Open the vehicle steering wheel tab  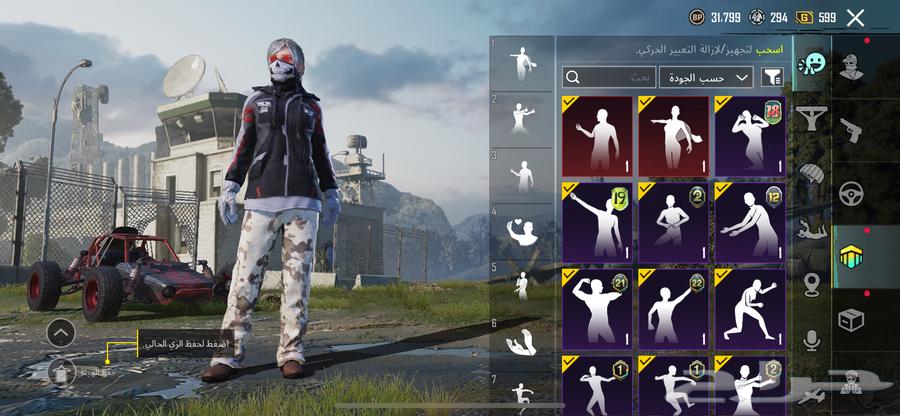click(852, 191)
